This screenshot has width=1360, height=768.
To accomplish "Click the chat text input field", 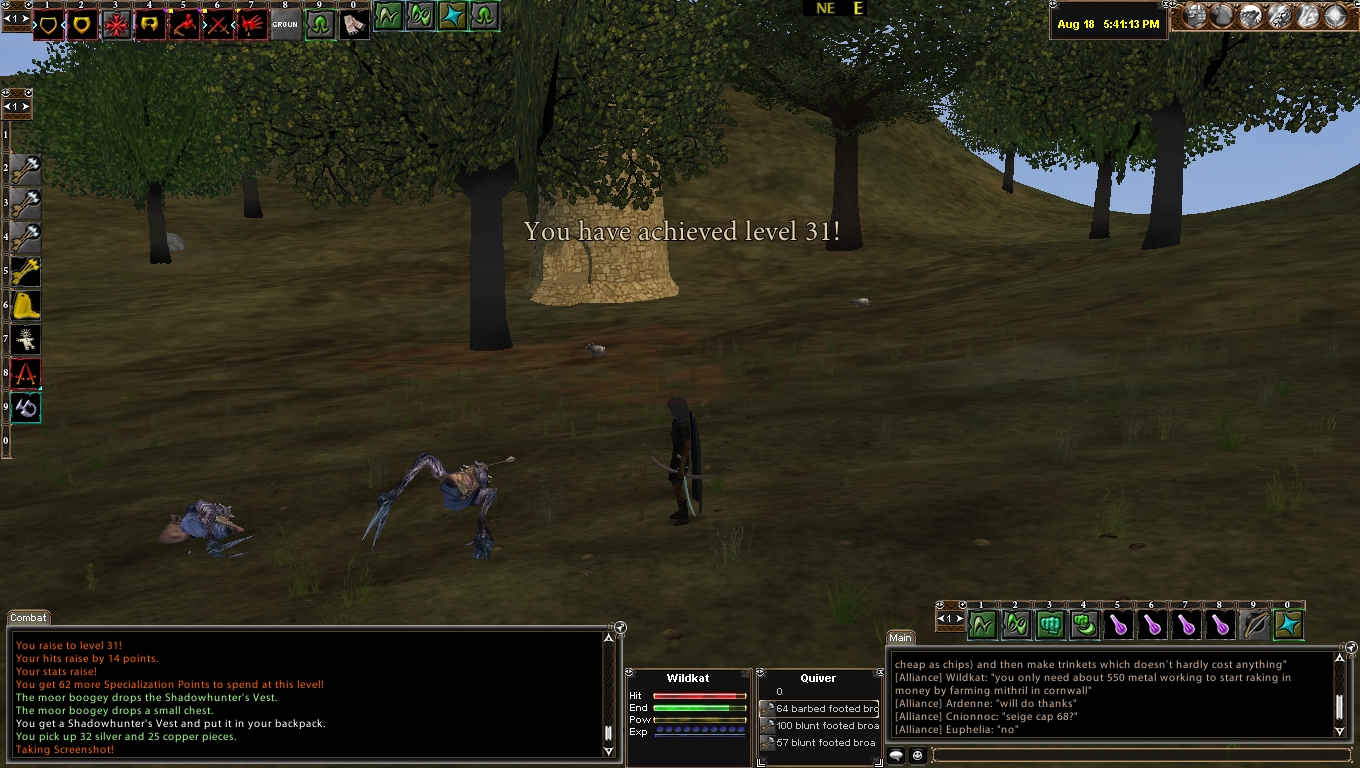I will click(x=1140, y=755).
